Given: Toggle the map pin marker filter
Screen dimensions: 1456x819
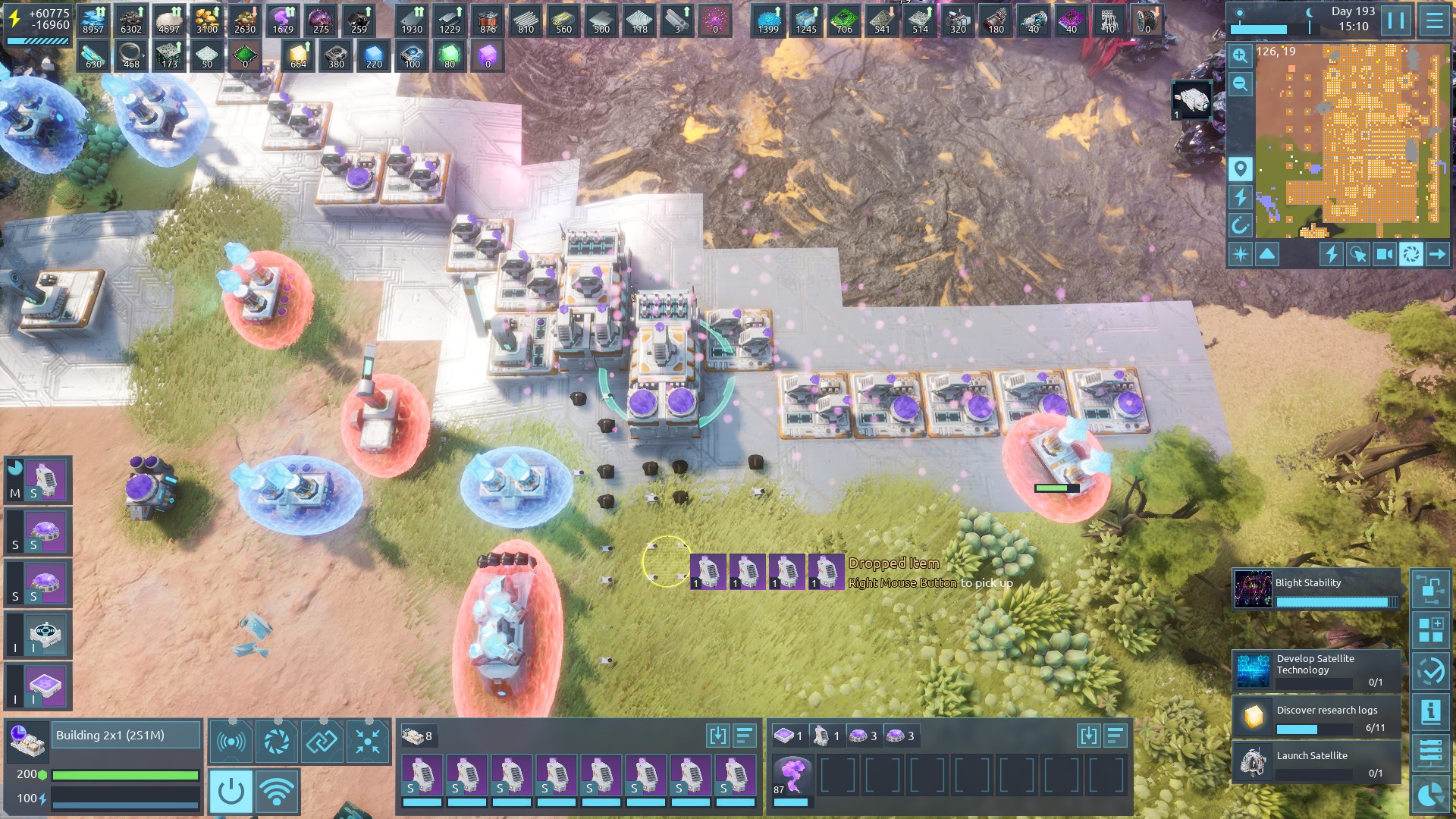Looking at the screenshot, I should (x=1240, y=168).
